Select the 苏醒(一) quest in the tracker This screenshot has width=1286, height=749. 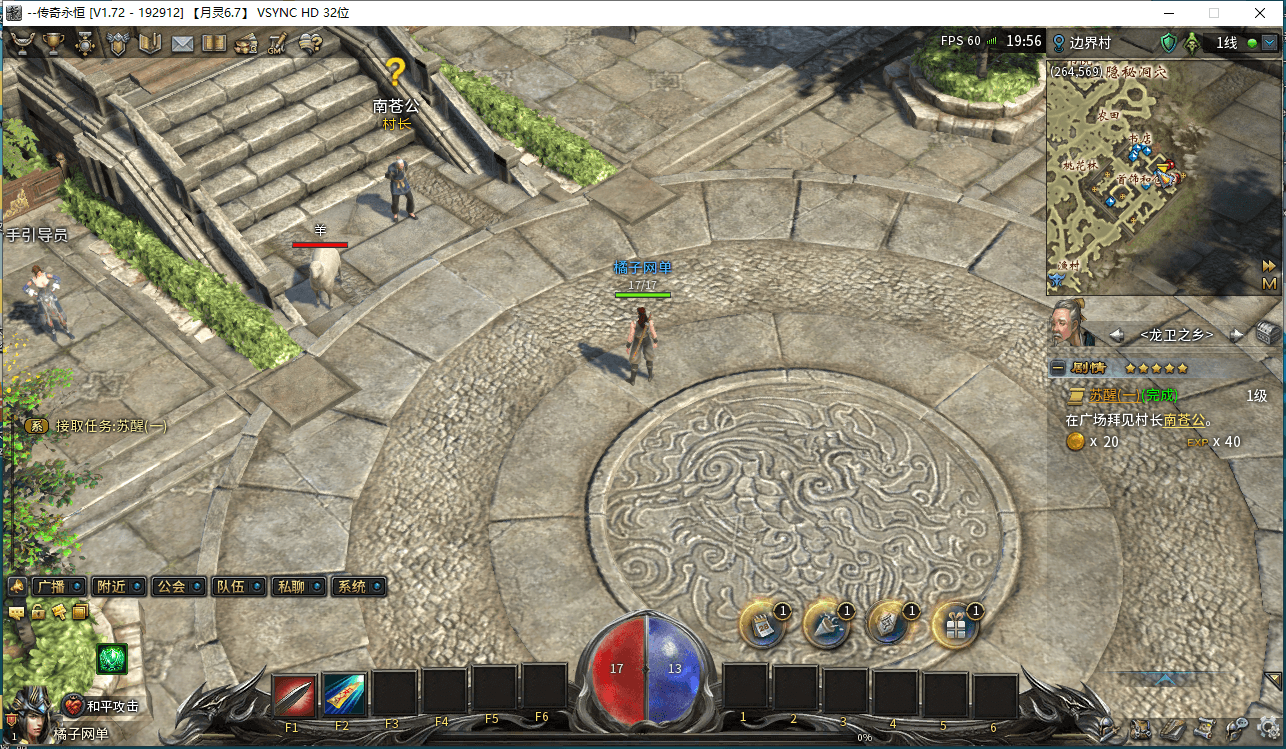point(1118,396)
